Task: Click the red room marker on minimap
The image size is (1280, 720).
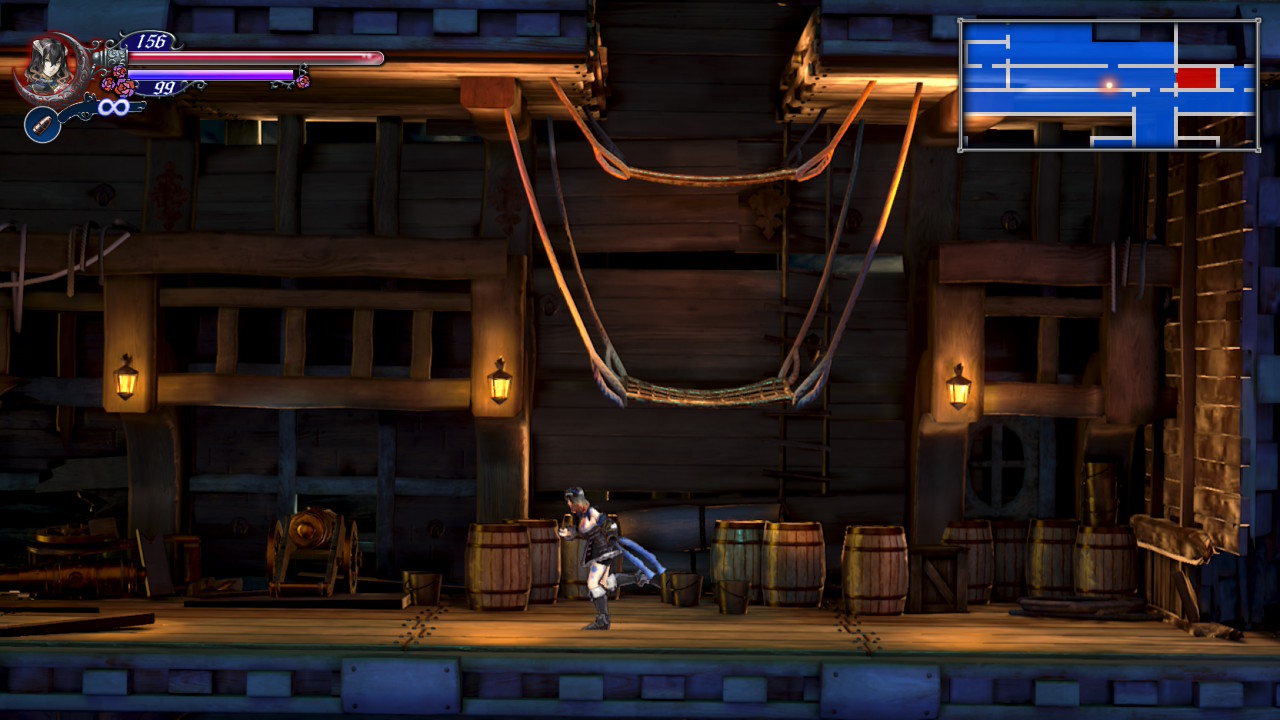Action: [x=1196, y=77]
